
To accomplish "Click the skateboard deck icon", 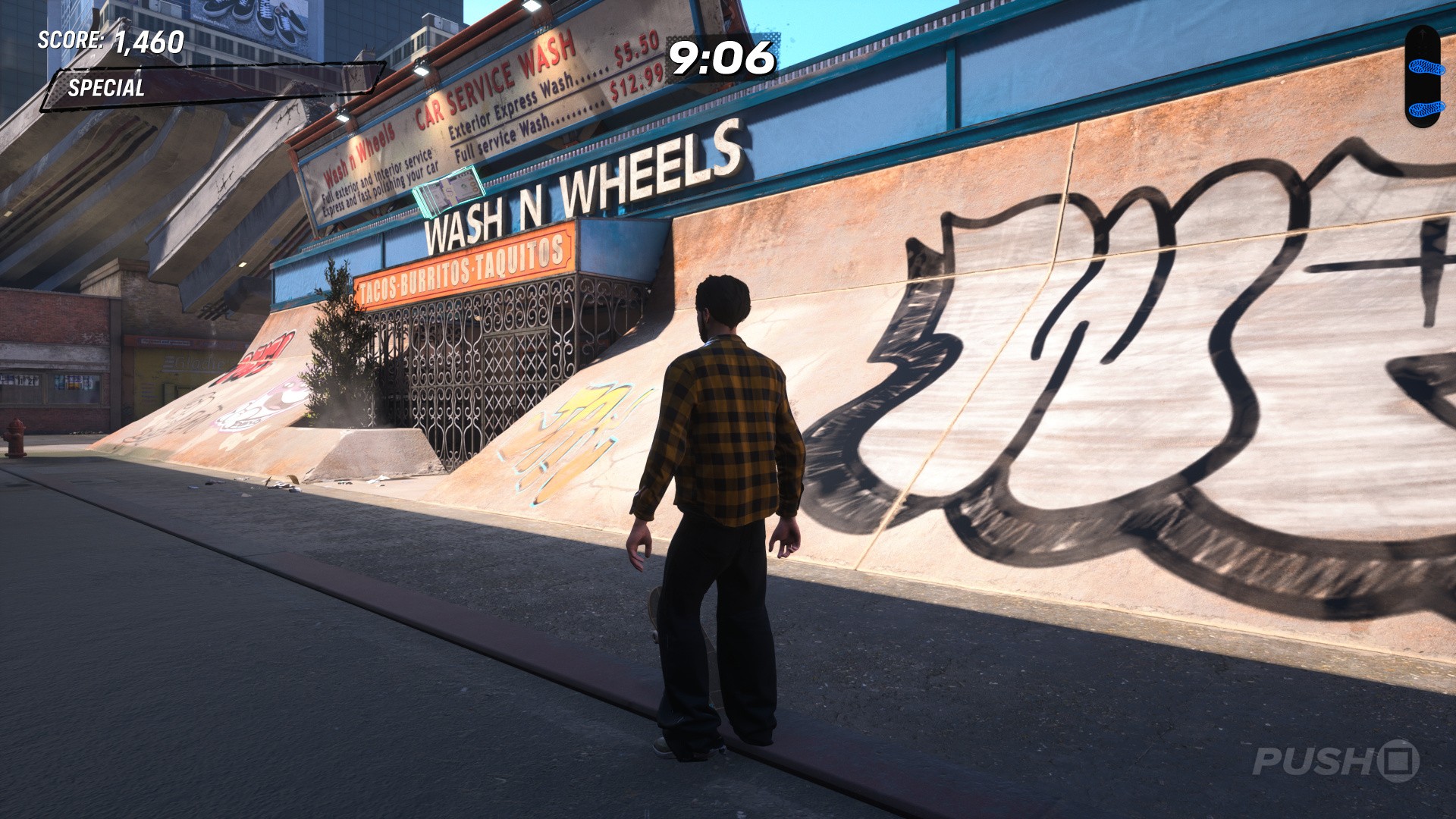I will coord(1421,77).
